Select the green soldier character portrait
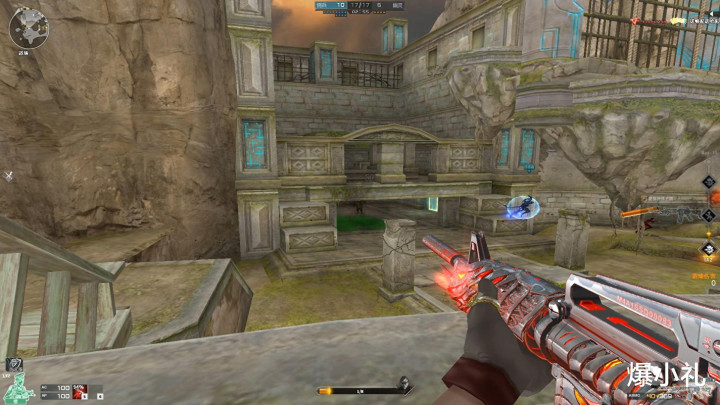 pyautogui.click(x=15, y=388)
